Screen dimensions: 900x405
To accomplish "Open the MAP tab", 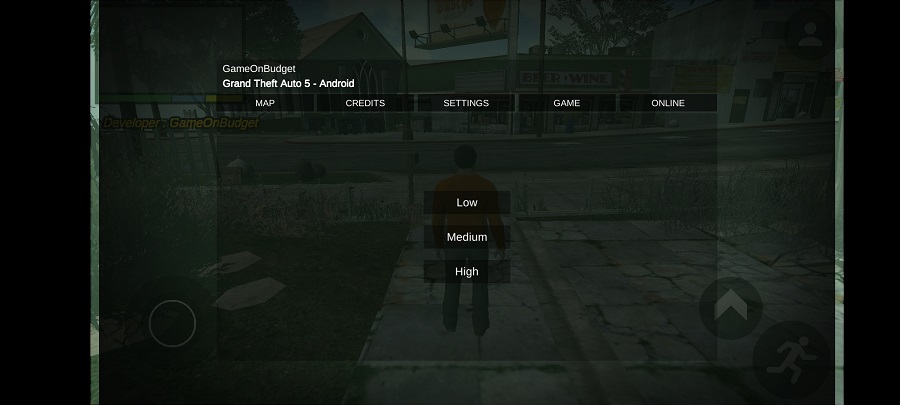I will coord(265,103).
